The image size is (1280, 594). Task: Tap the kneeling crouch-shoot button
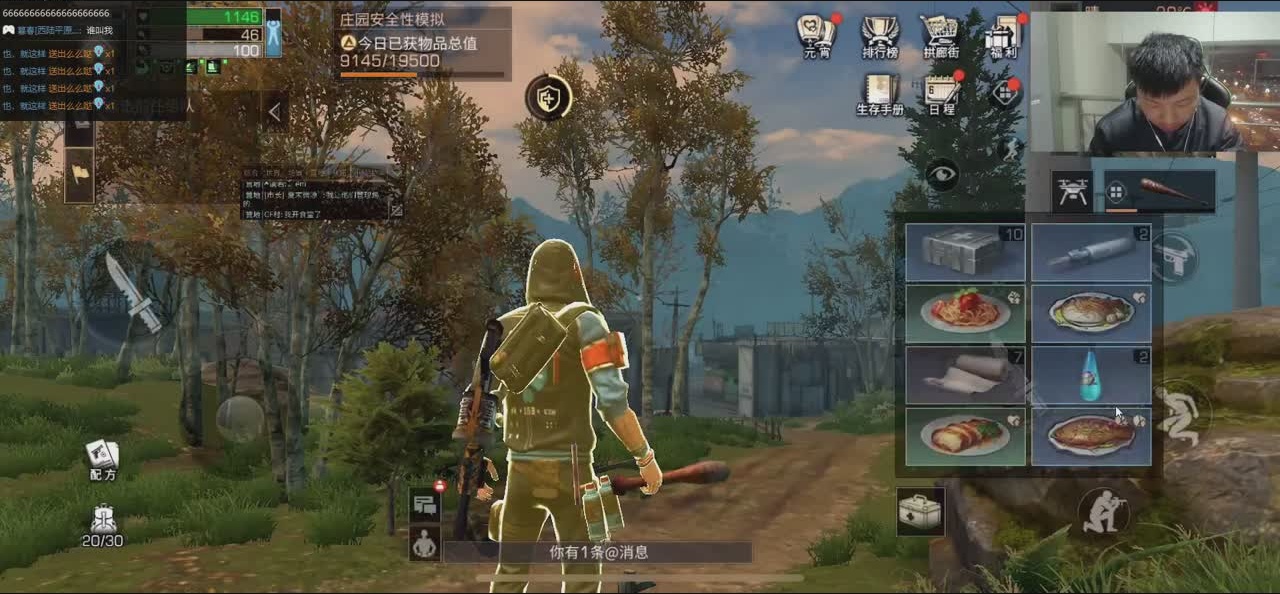(x=1104, y=513)
